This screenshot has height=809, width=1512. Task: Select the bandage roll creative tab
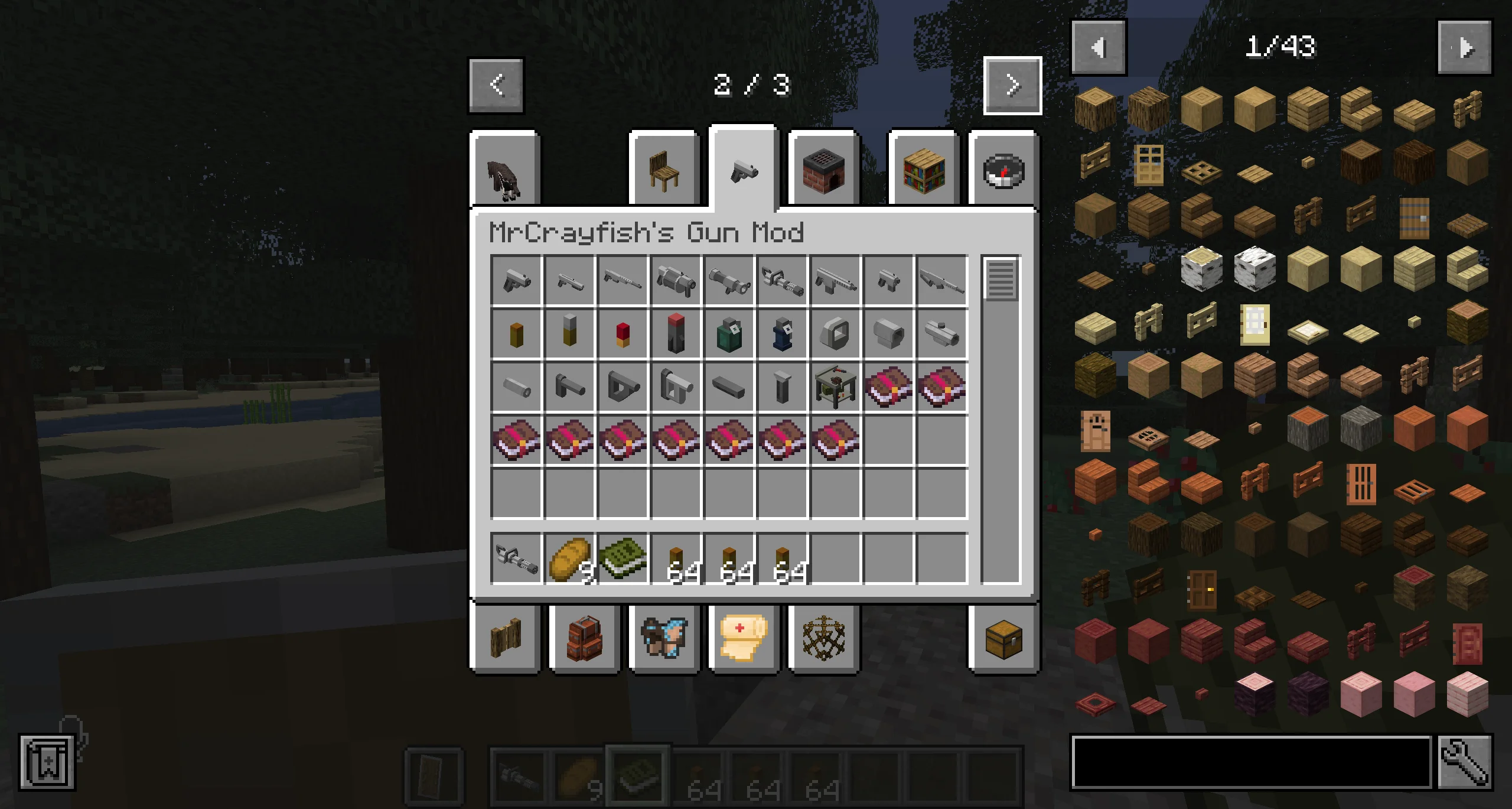point(743,638)
